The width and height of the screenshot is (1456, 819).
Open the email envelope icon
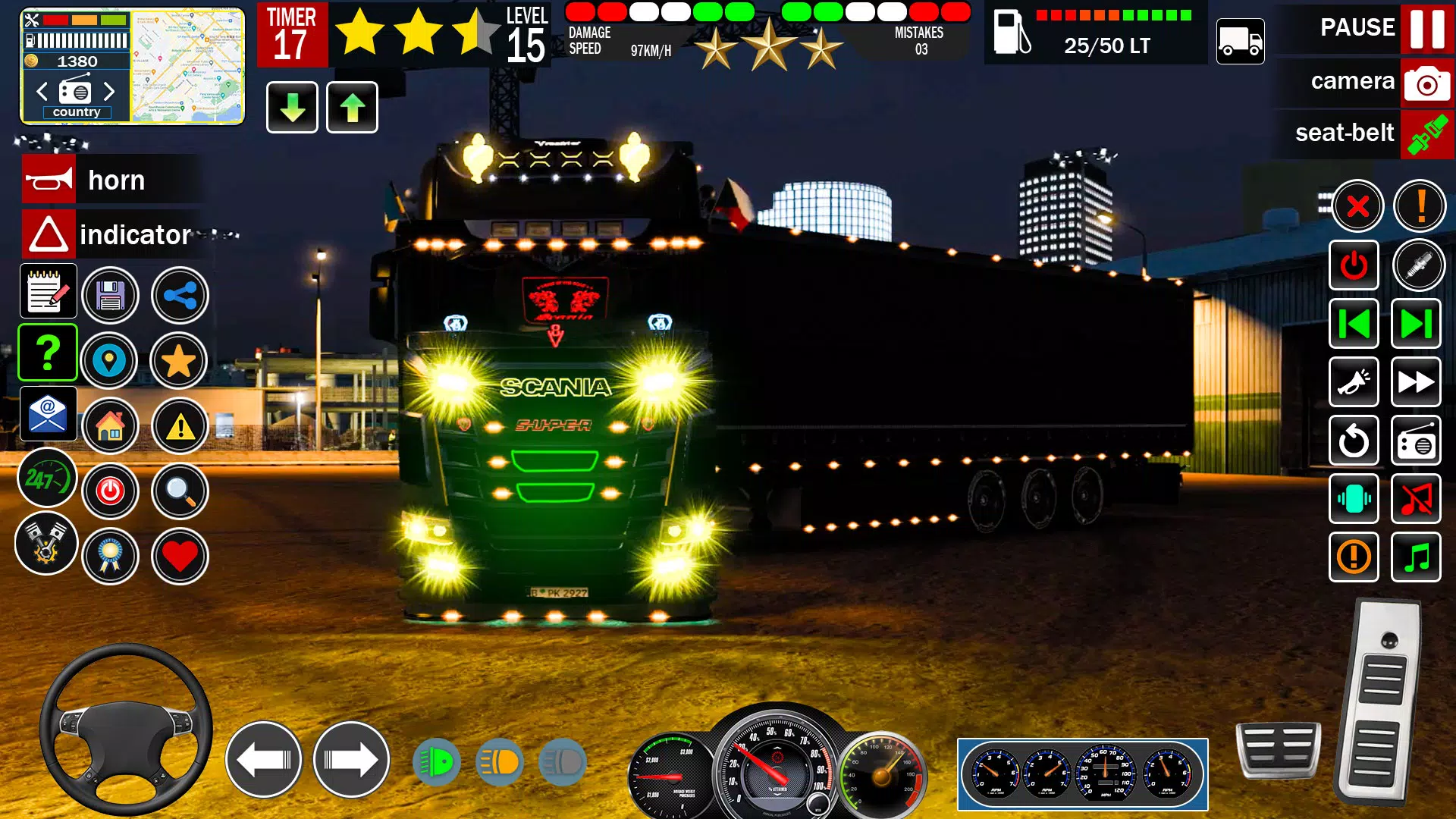coord(48,414)
